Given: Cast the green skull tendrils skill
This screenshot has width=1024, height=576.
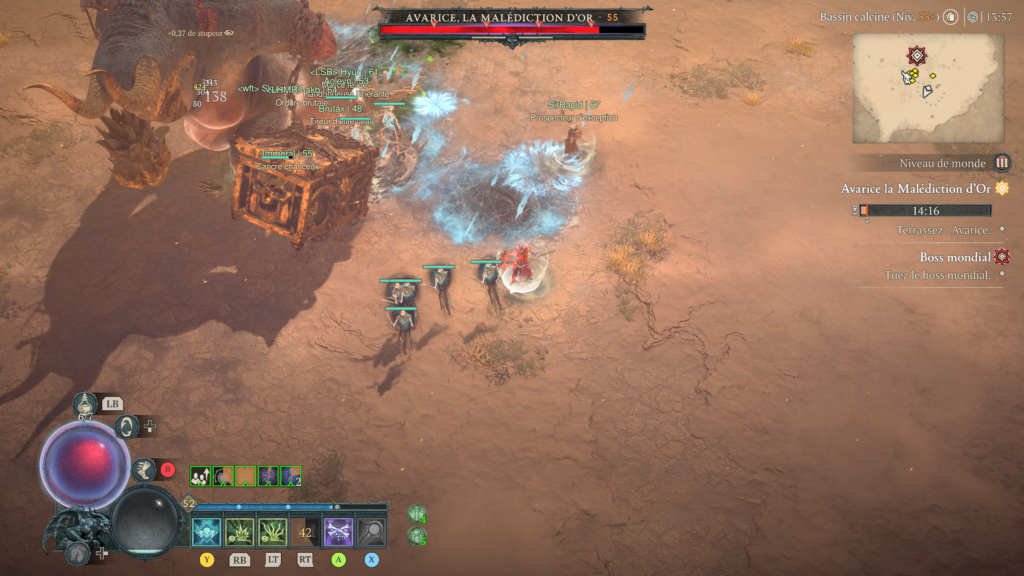Looking at the screenshot, I should click(273, 532).
